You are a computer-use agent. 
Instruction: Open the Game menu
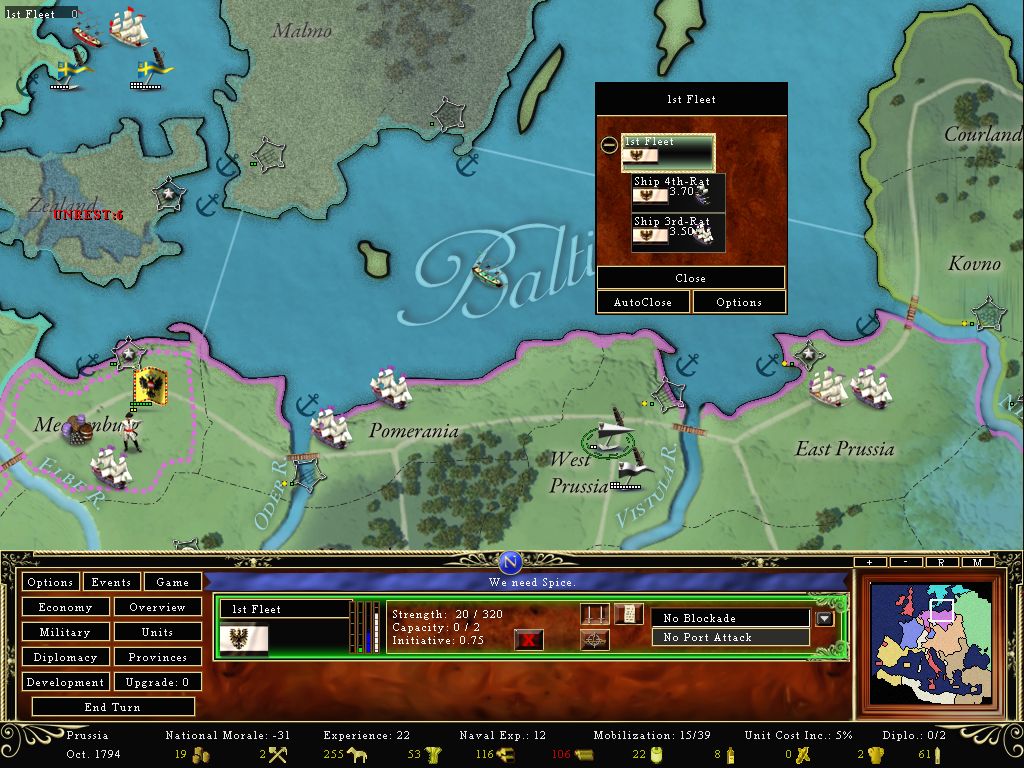172,582
